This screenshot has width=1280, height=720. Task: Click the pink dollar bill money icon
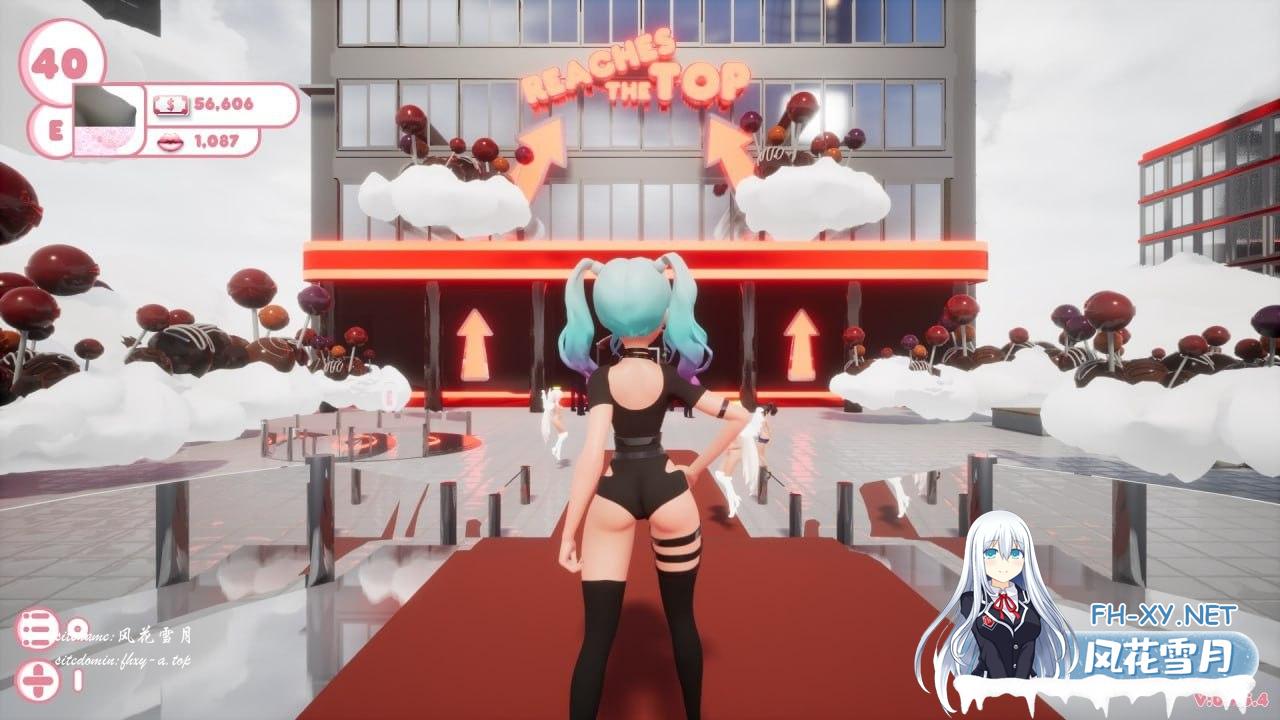172,104
